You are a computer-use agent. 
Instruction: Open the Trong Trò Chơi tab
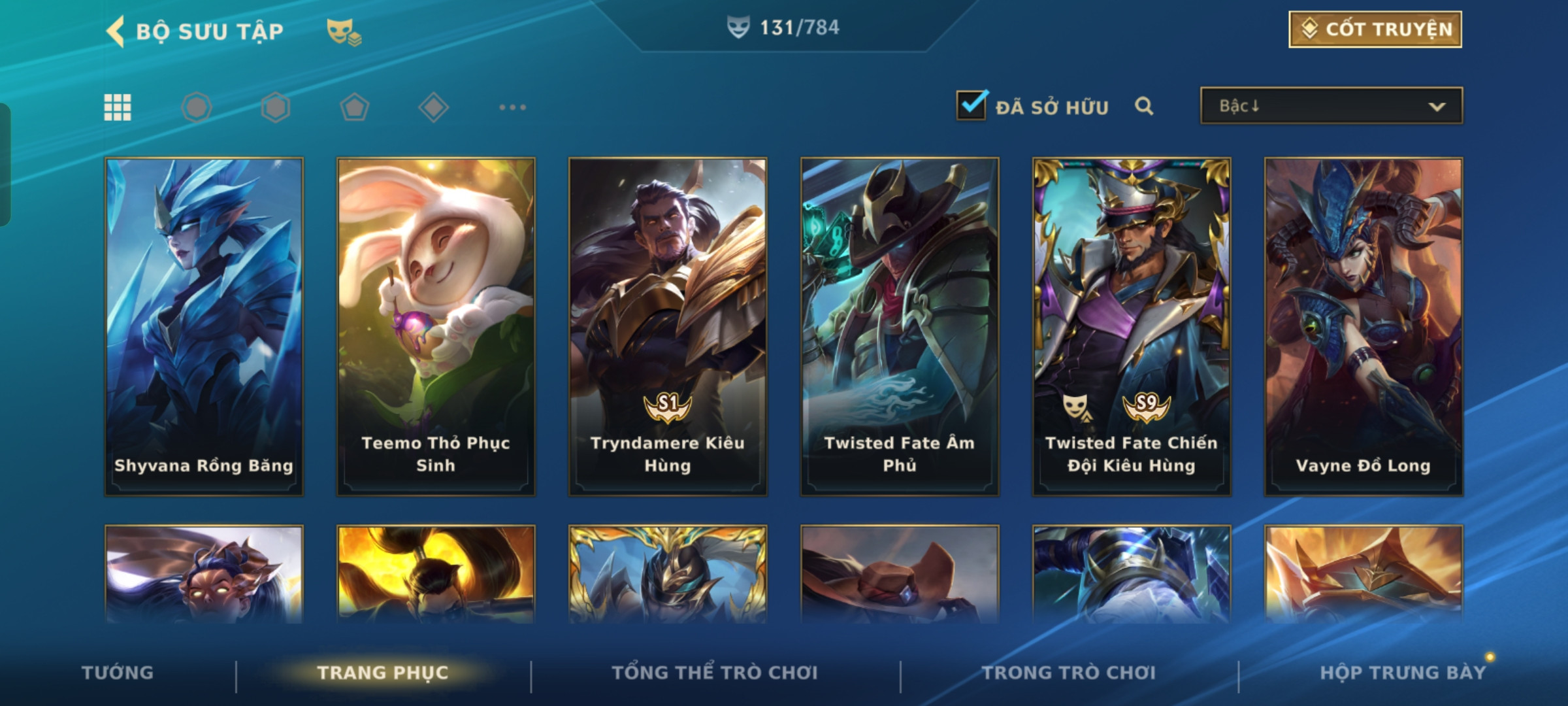[x=1069, y=673]
